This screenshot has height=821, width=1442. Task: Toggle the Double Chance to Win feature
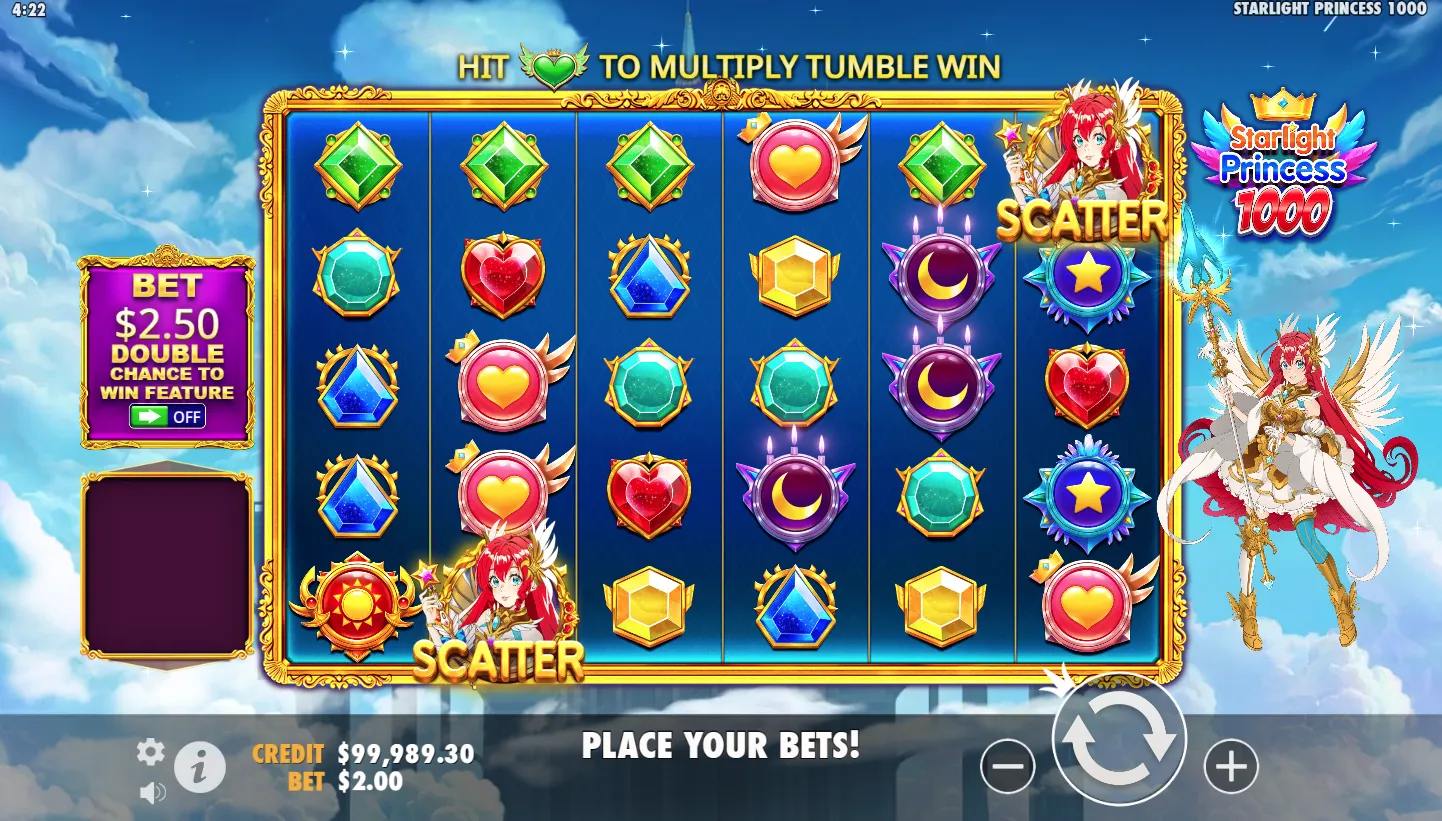pyautogui.click(x=168, y=416)
